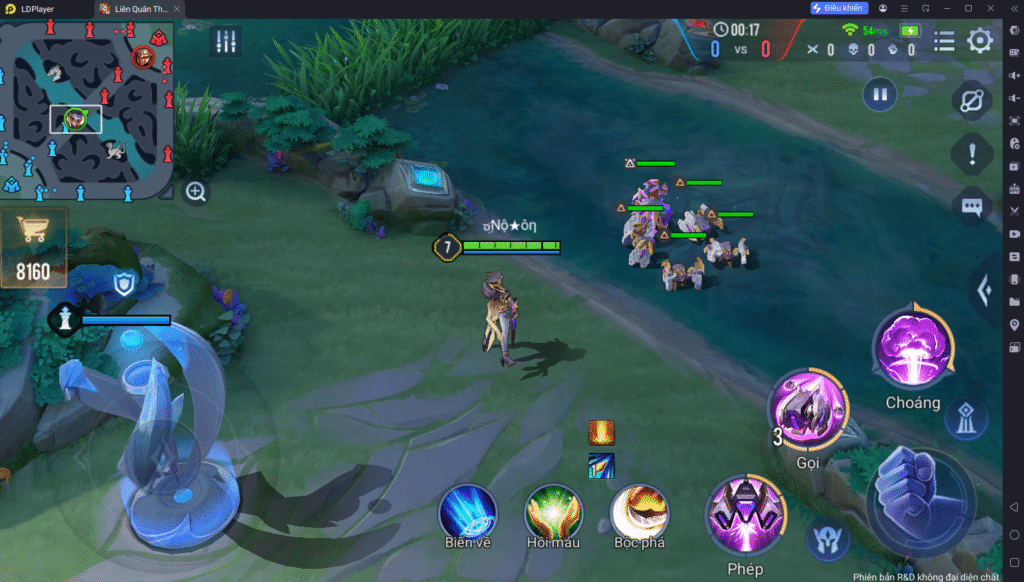Image resolution: width=1024 pixels, height=582 pixels.
Task: Pause the match
Action: (x=880, y=95)
